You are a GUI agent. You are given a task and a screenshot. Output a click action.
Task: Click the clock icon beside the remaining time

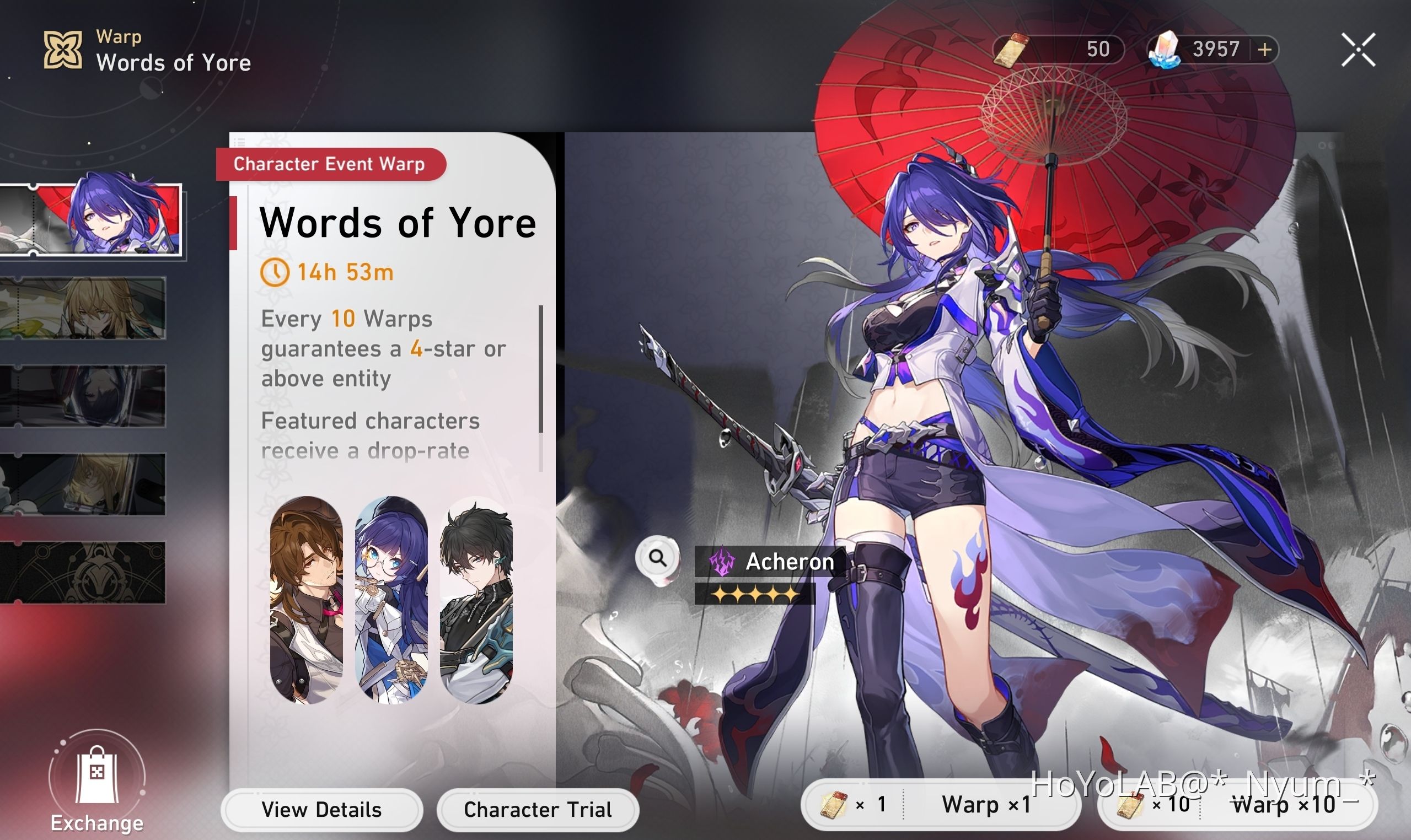point(276,272)
